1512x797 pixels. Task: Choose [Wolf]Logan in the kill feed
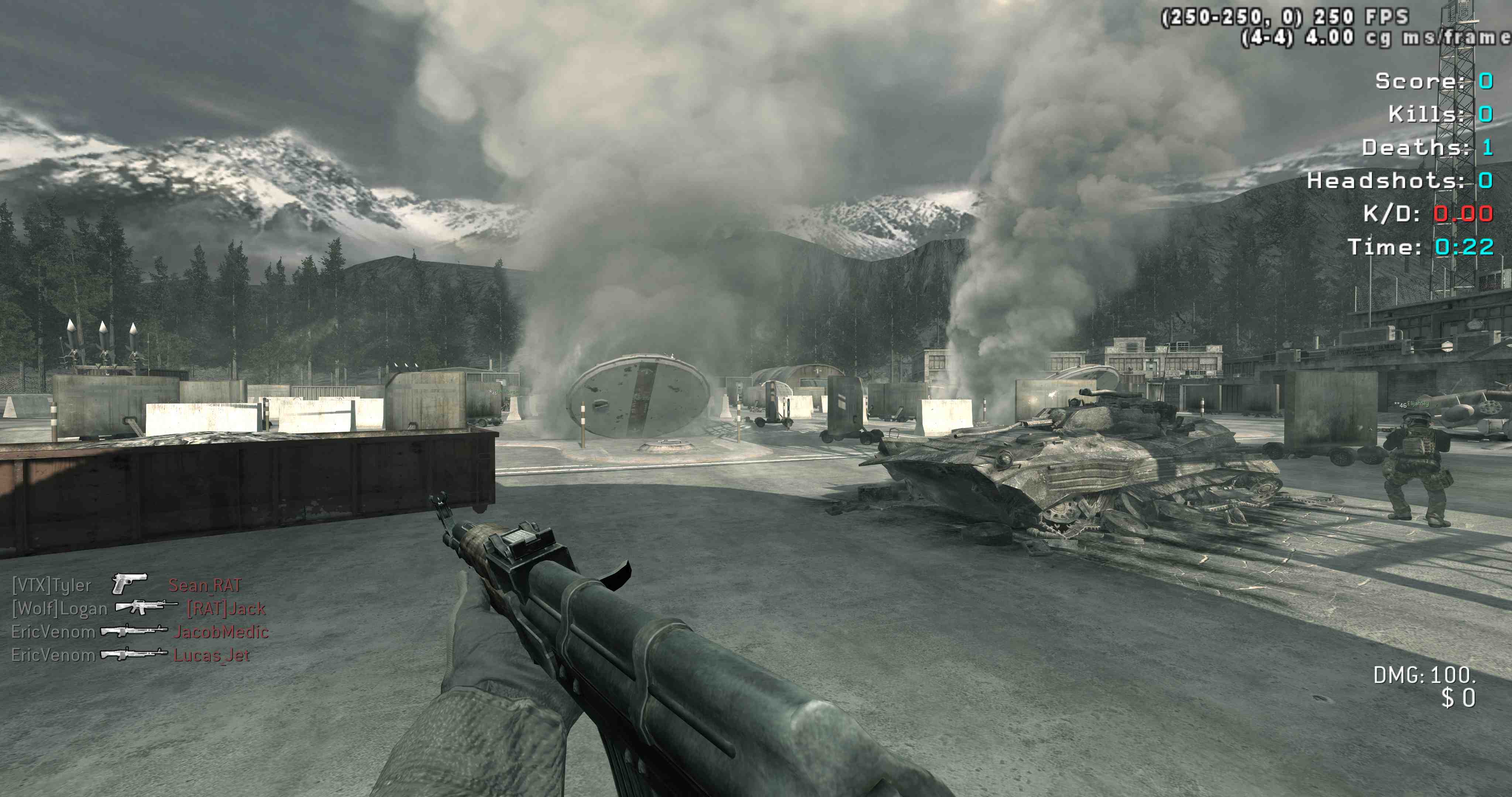pos(59,608)
